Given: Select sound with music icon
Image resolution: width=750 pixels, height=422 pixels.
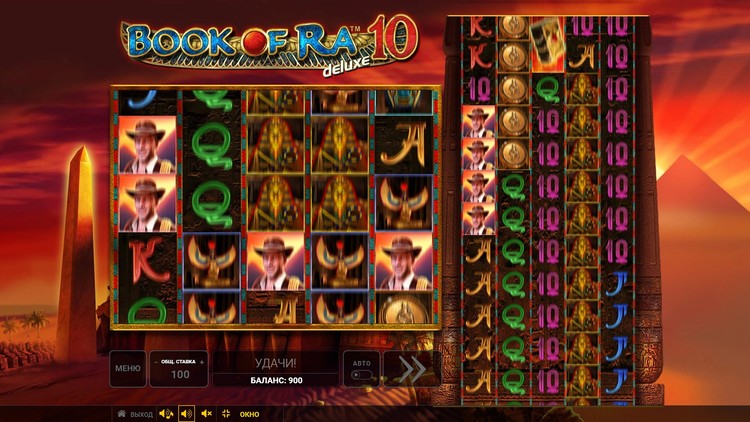Looking at the screenshot, I should (x=166, y=413).
